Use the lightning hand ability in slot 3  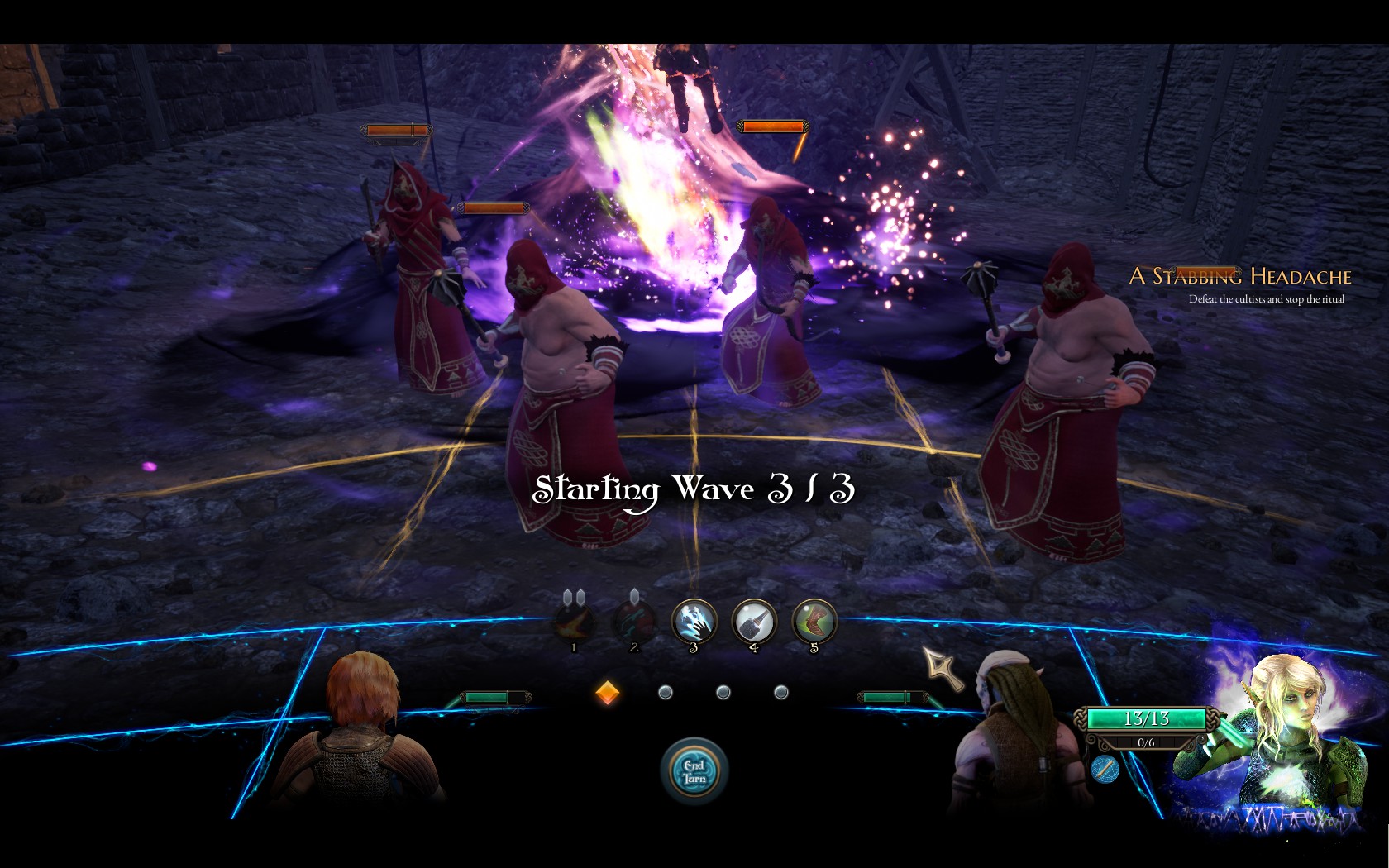pyautogui.click(x=694, y=622)
